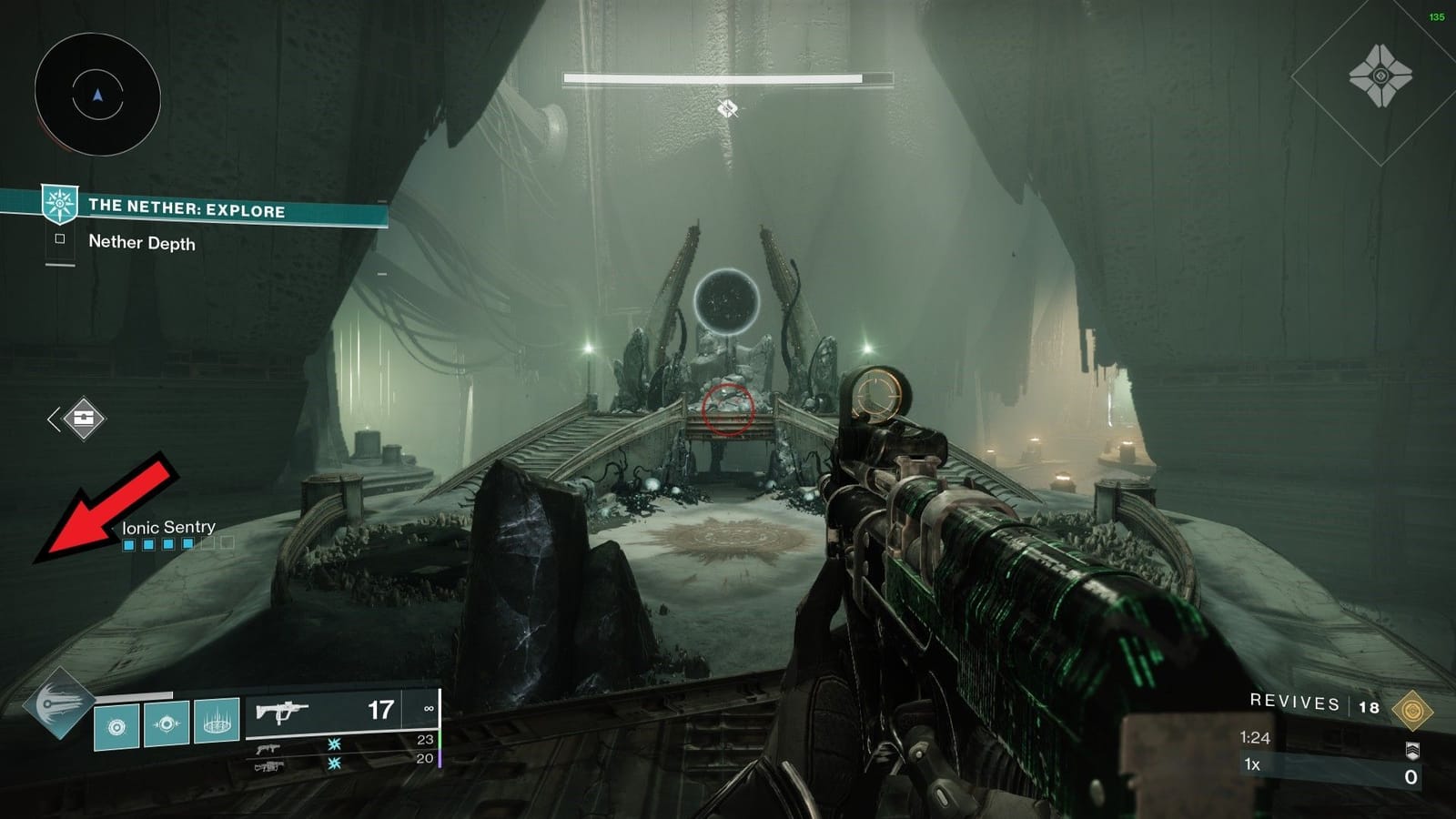Select the gold Revives token diamond icon
The height and width of the screenshot is (819, 1456).
1411,710
